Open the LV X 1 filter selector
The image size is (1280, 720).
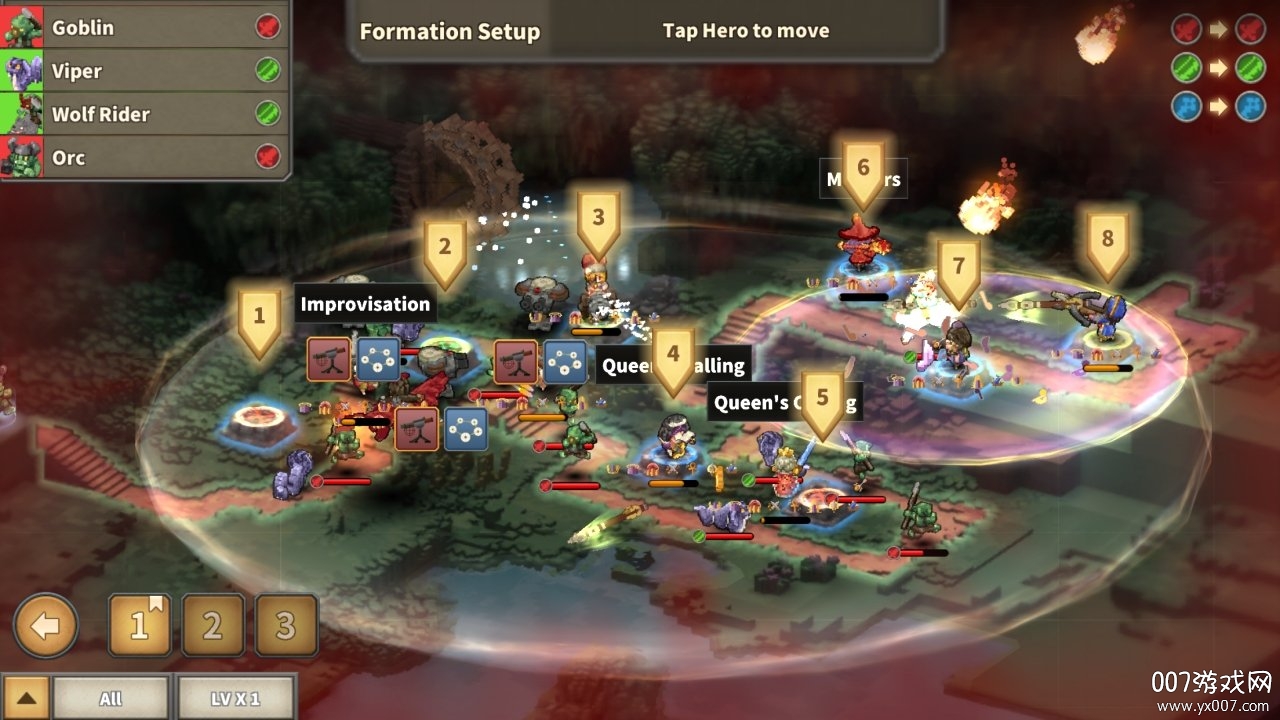pos(237,698)
